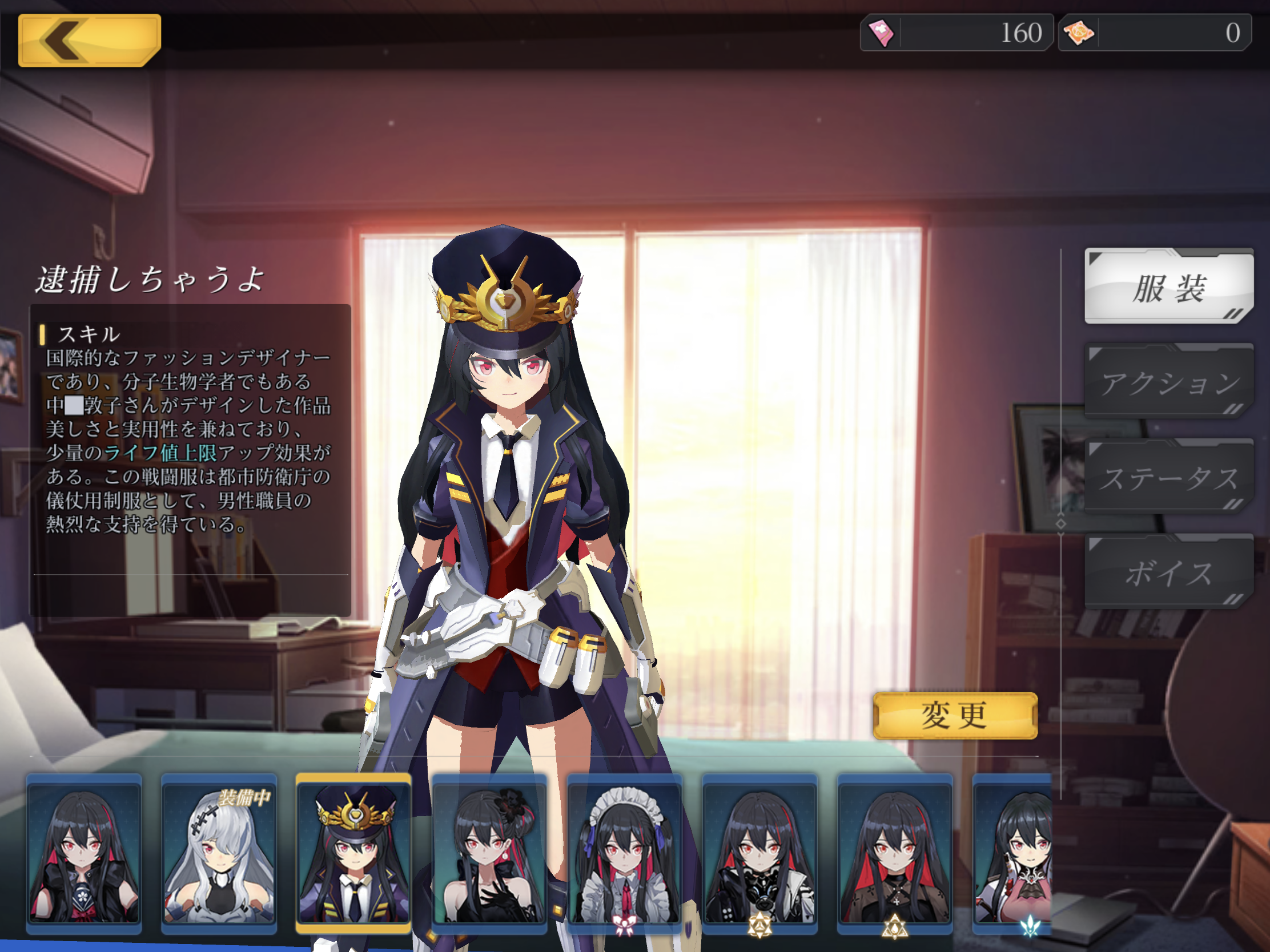
Task: Open the アクション tab
Action: tap(1168, 382)
